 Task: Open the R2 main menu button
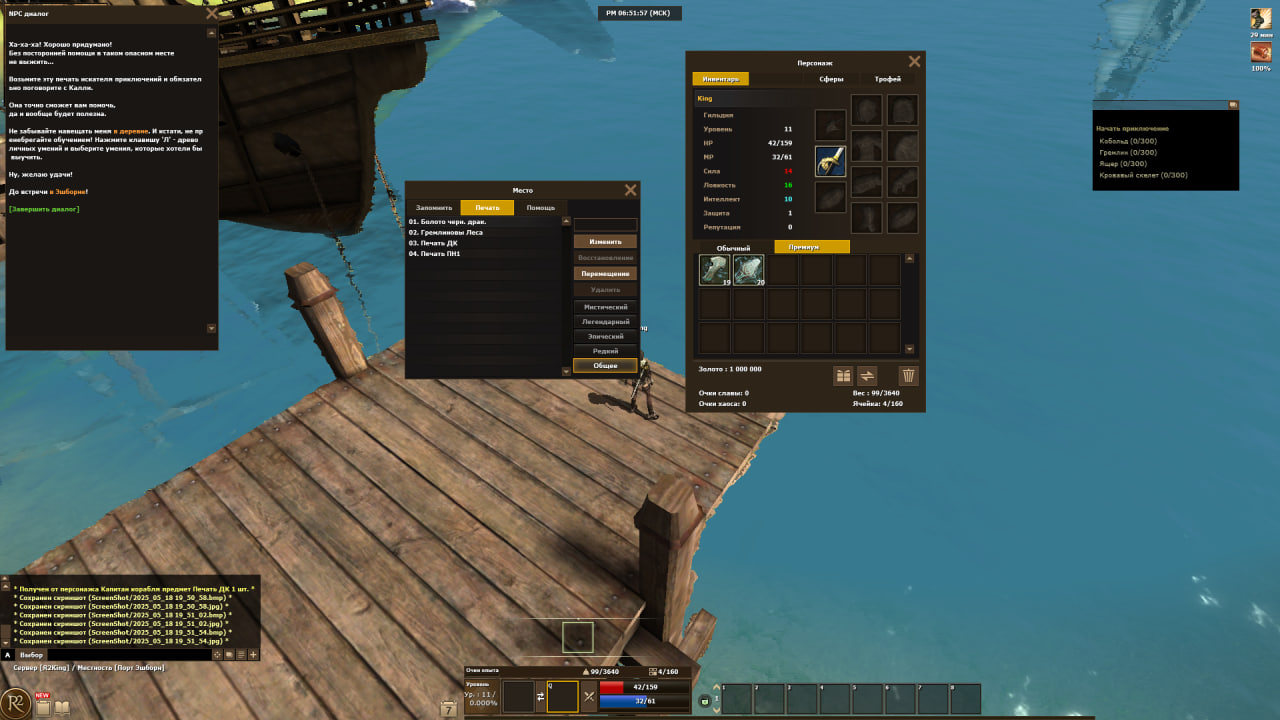(15, 702)
